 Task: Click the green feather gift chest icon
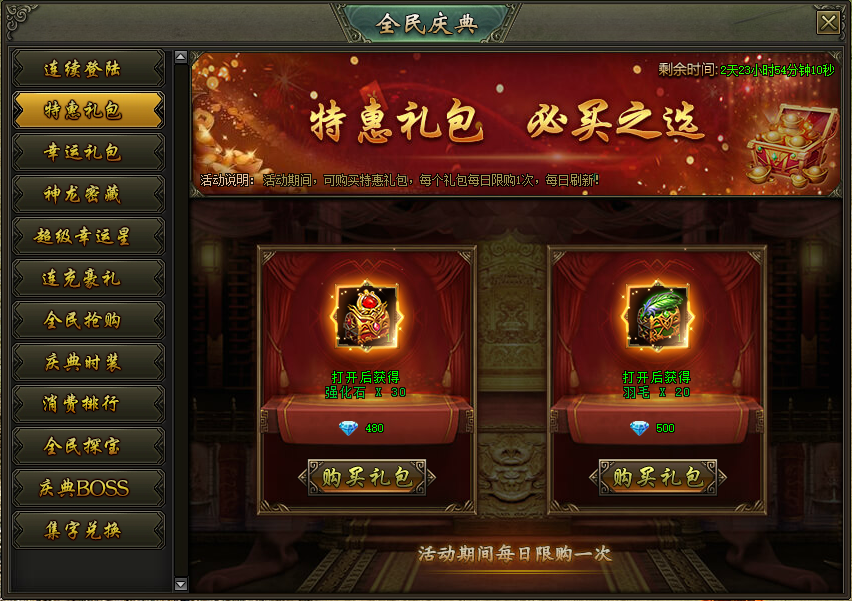[x=658, y=318]
